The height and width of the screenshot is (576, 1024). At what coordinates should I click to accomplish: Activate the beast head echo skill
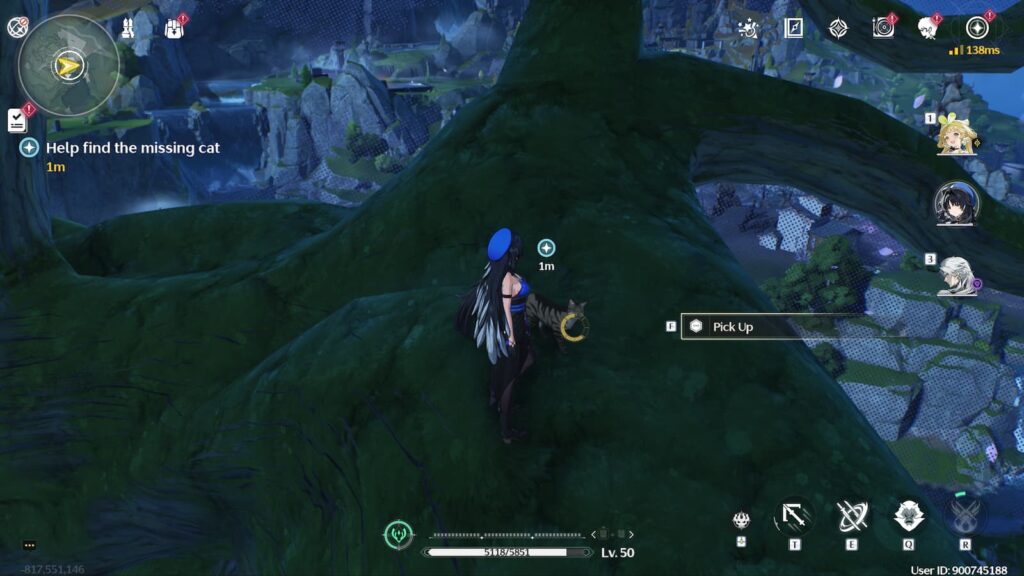(x=909, y=517)
